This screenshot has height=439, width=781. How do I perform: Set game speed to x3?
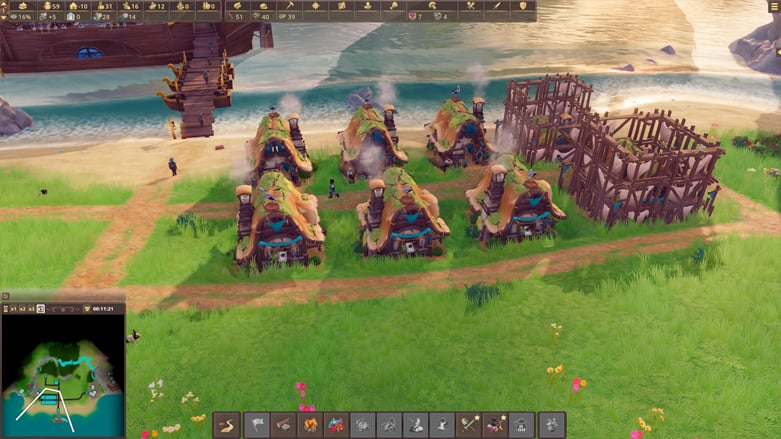coord(31,308)
